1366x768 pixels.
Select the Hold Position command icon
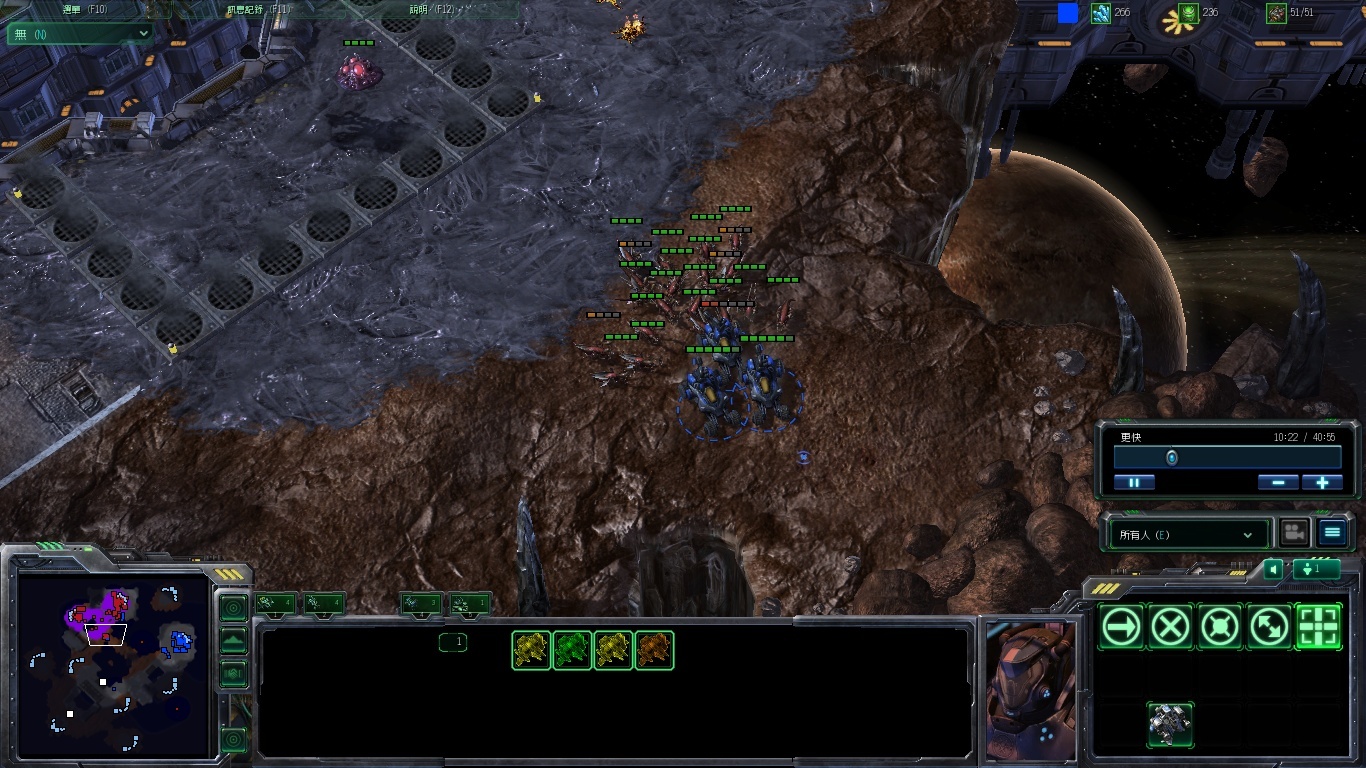1220,627
